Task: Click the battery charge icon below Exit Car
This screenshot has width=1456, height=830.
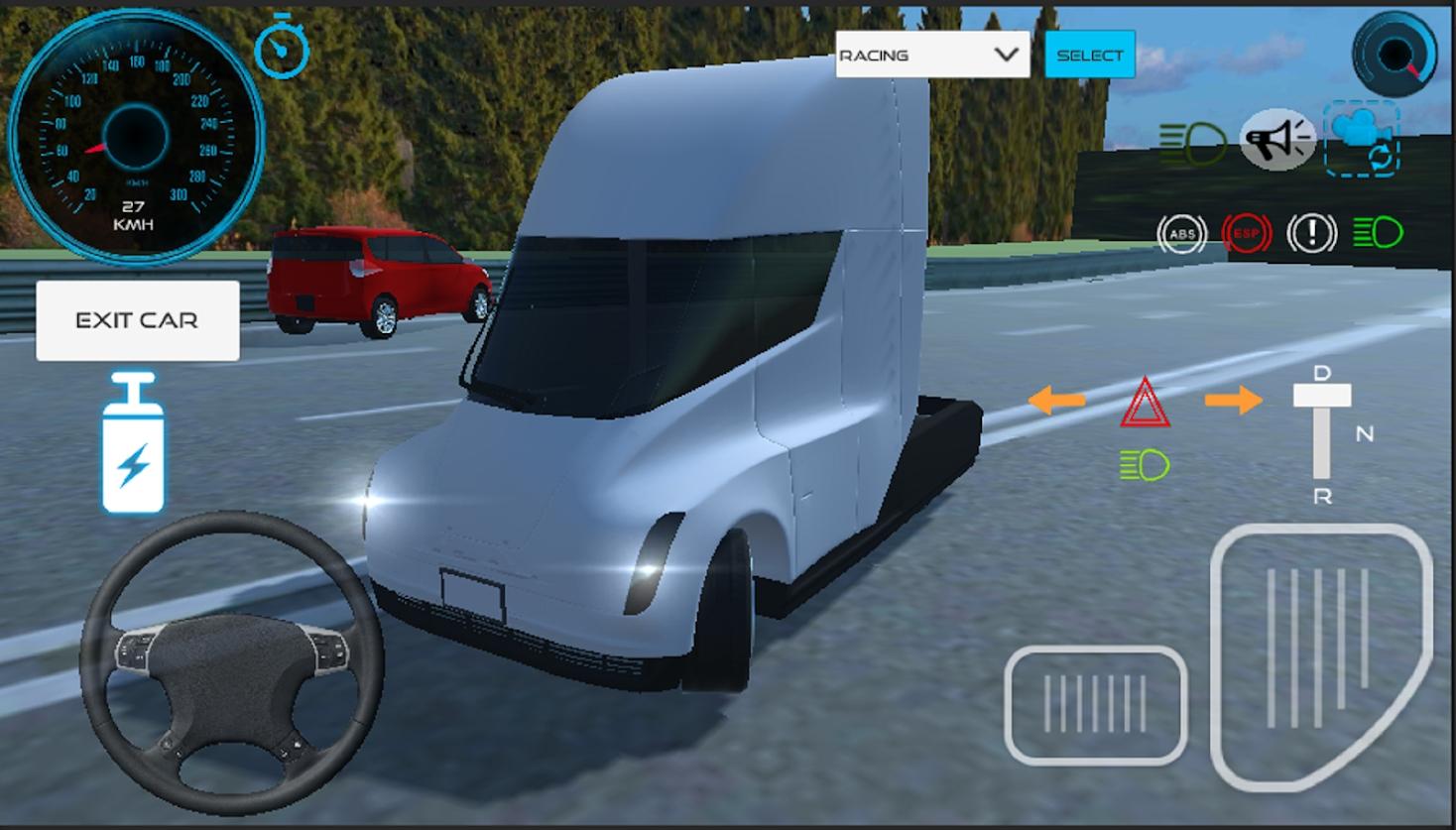Action: point(132,445)
